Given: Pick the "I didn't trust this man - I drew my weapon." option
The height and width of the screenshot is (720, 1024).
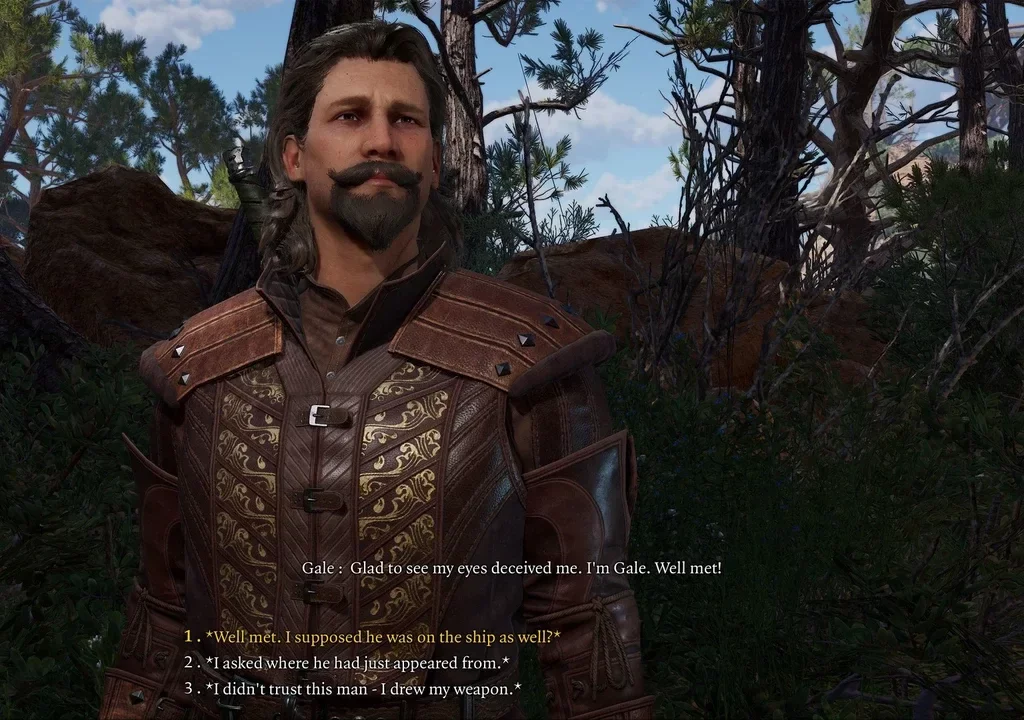Looking at the screenshot, I should (x=362, y=688).
